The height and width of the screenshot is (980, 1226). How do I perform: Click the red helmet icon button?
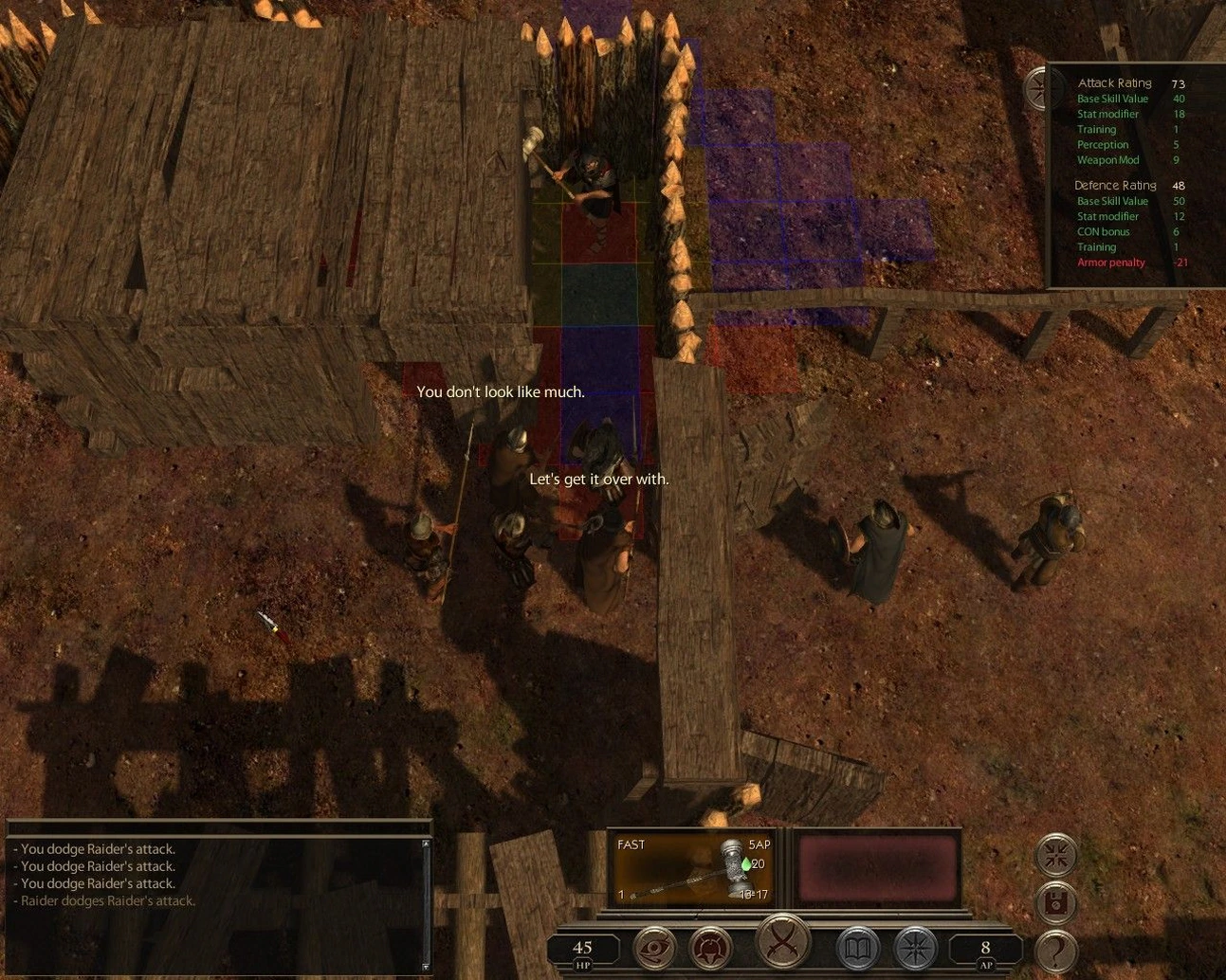click(710, 948)
